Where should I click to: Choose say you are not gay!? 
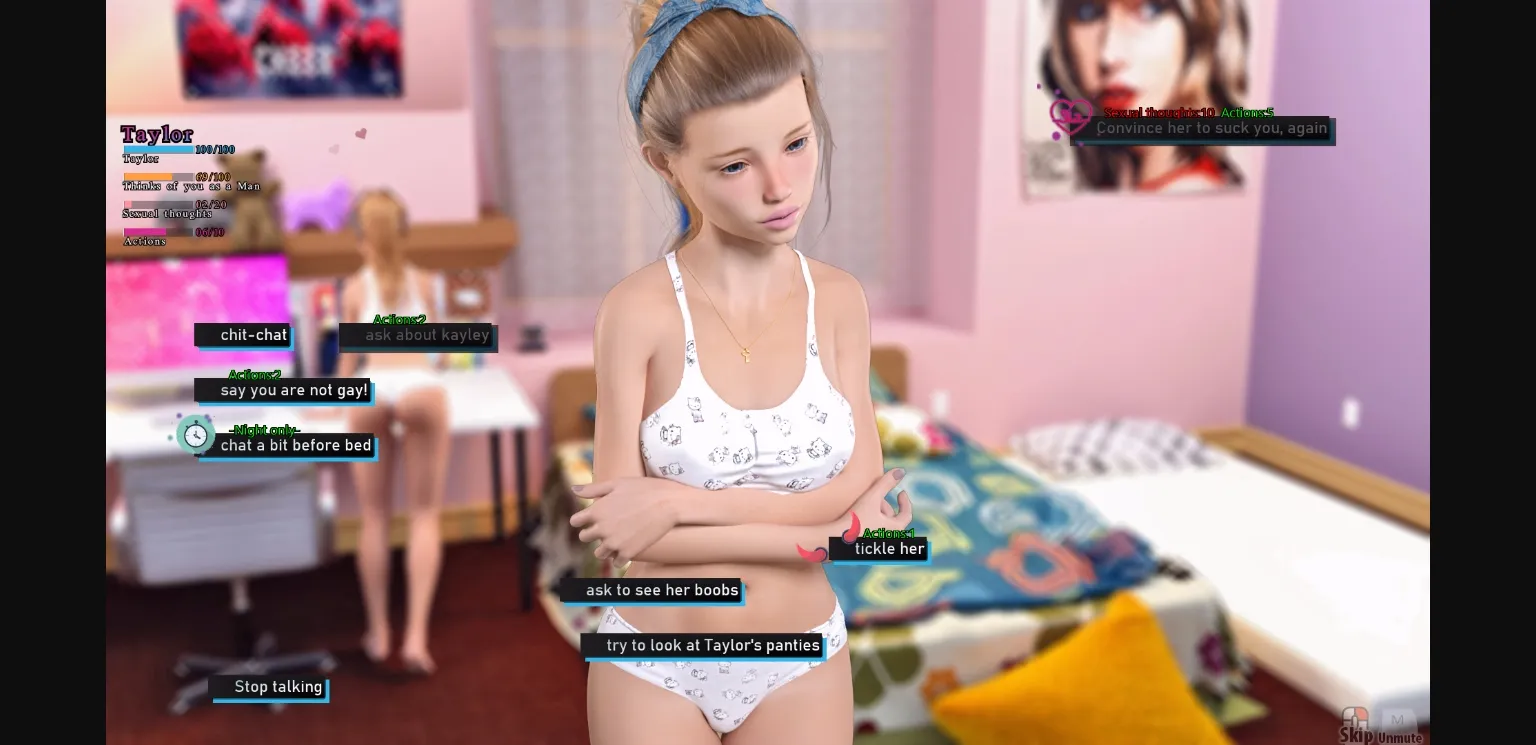tap(292, 390)
